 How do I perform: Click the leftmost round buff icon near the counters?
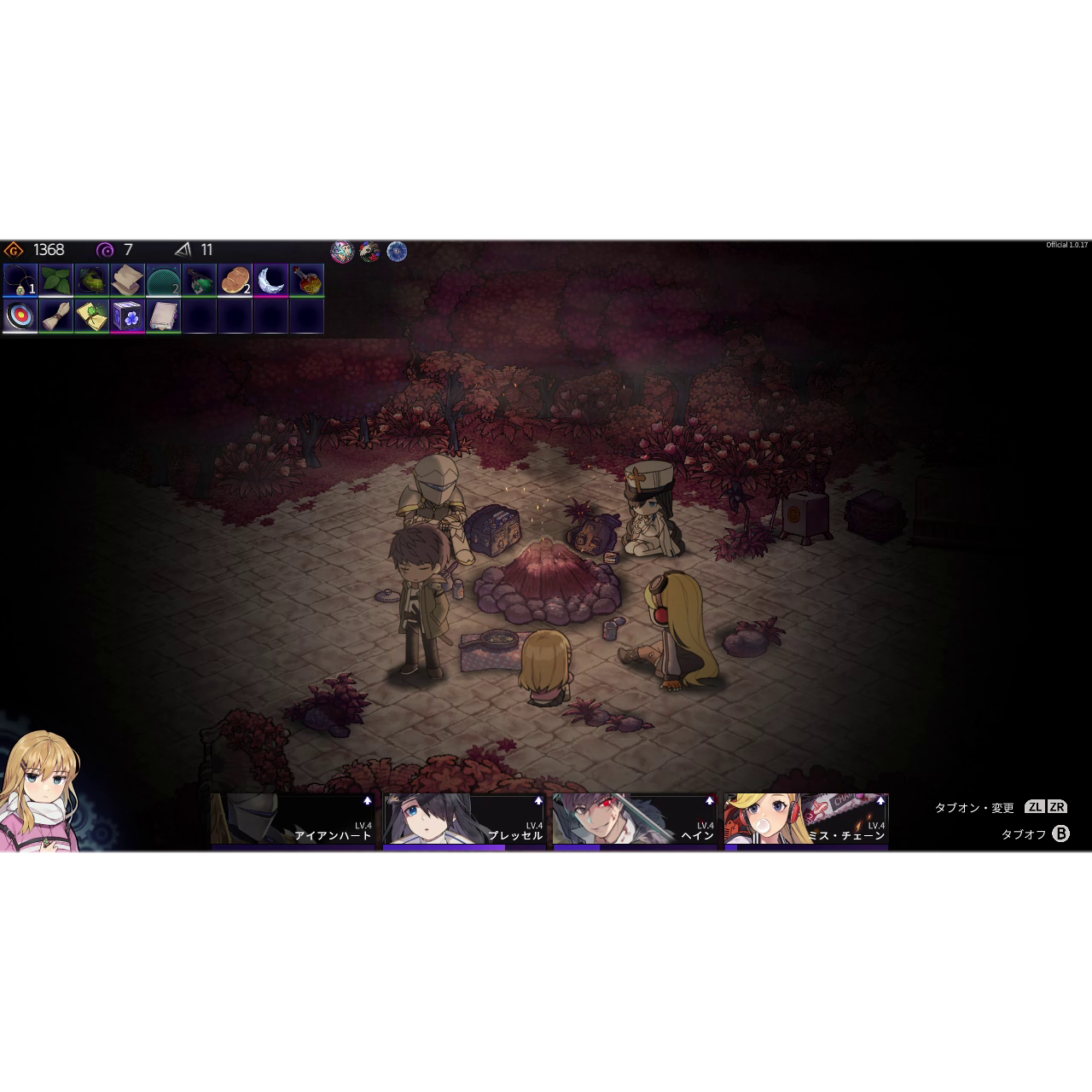[x=340, y=252]
